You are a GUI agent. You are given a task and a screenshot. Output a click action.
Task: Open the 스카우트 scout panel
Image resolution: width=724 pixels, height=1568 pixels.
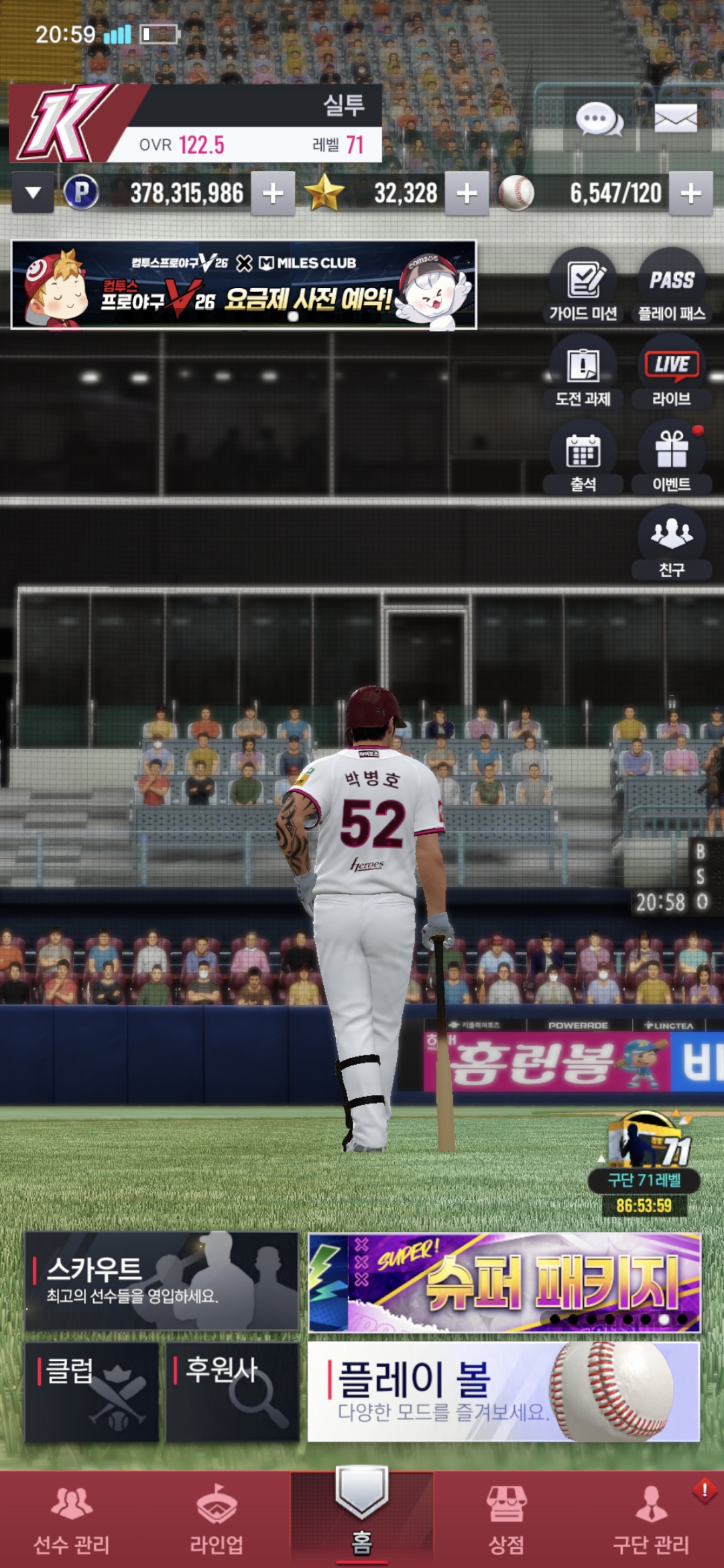162,1281
